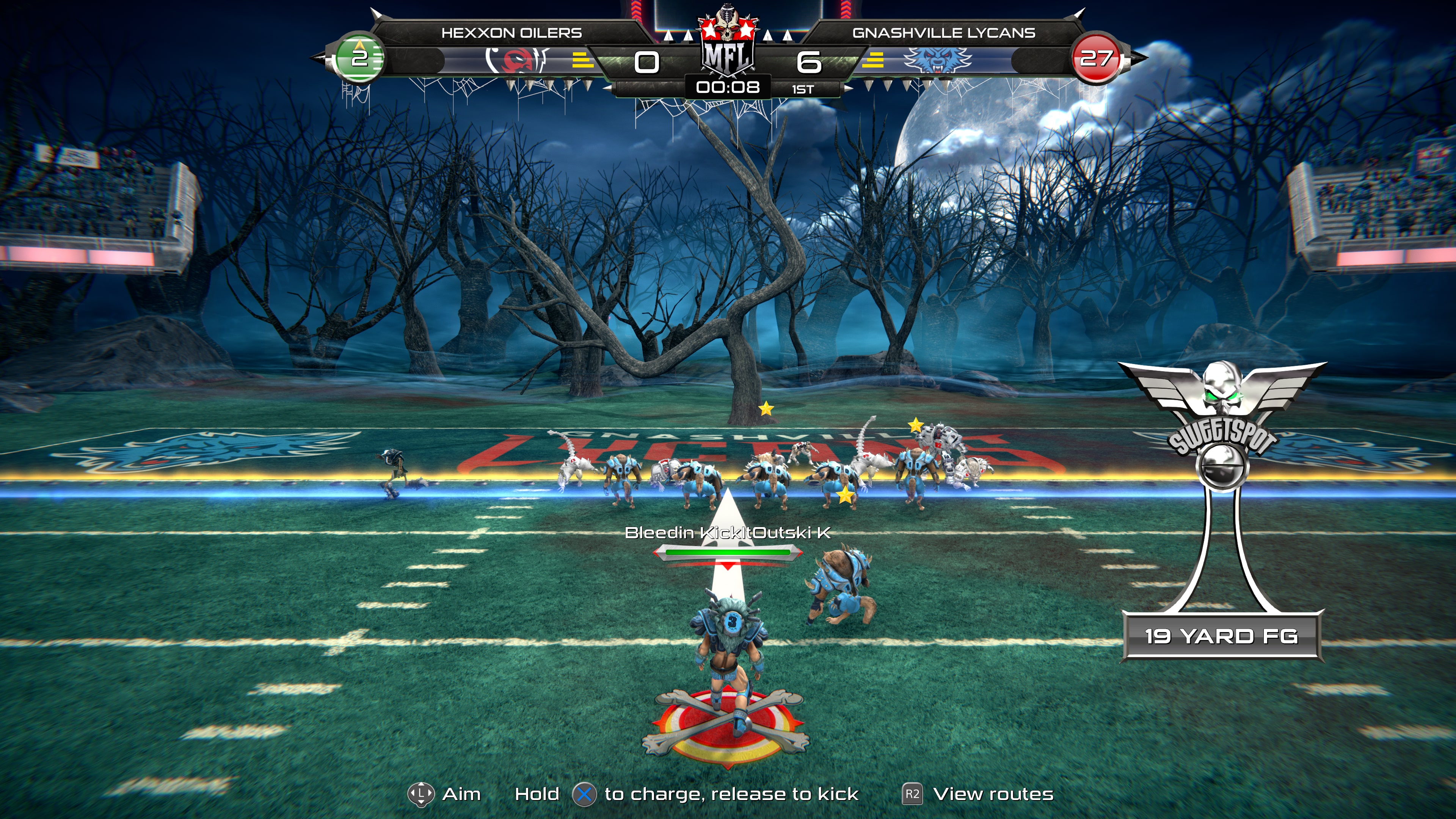Toggle the star under the tree on field
Screen dimensions: 1456x819
[x=766, y=409]
